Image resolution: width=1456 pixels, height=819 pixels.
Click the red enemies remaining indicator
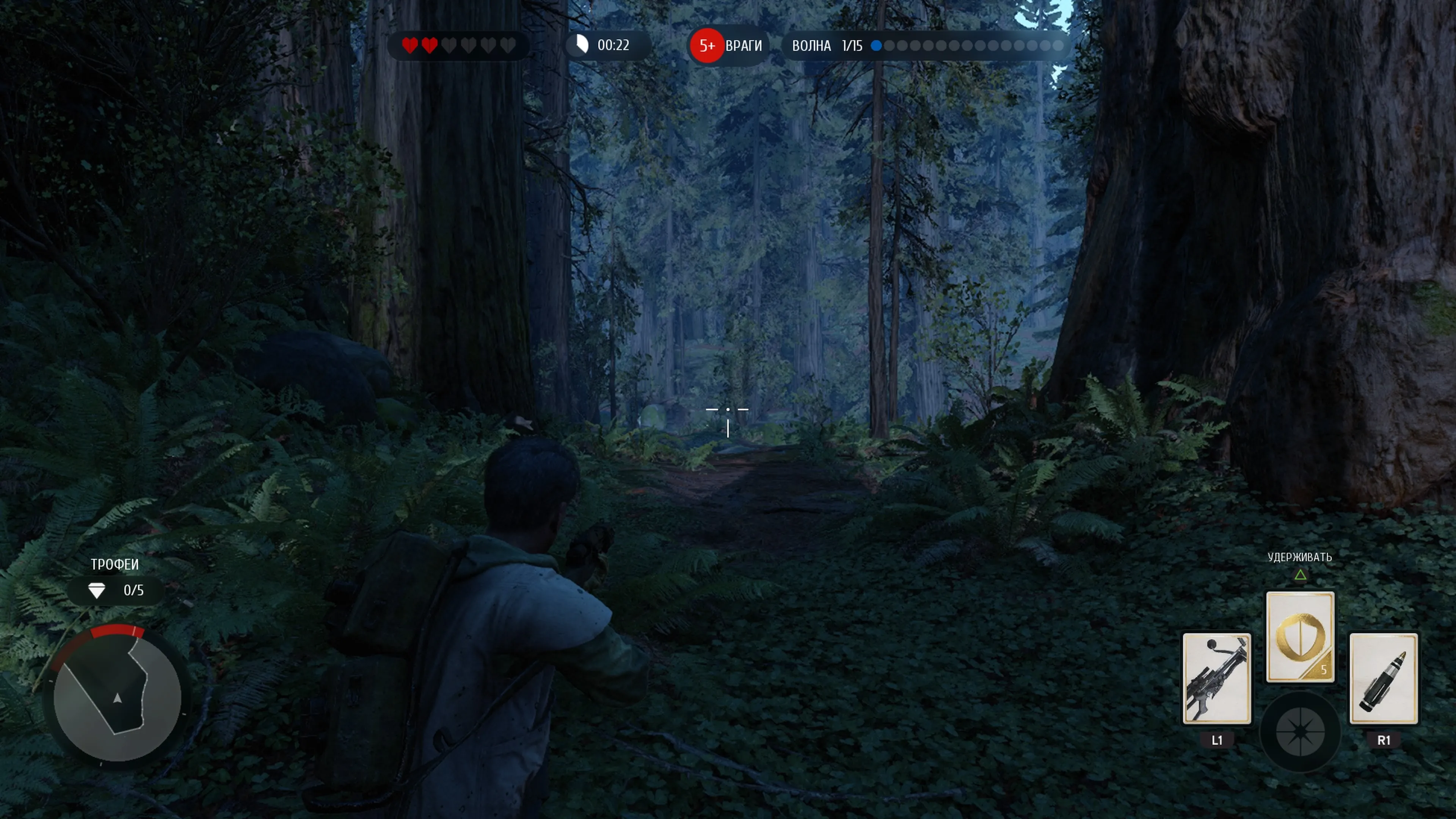point(707,46)
